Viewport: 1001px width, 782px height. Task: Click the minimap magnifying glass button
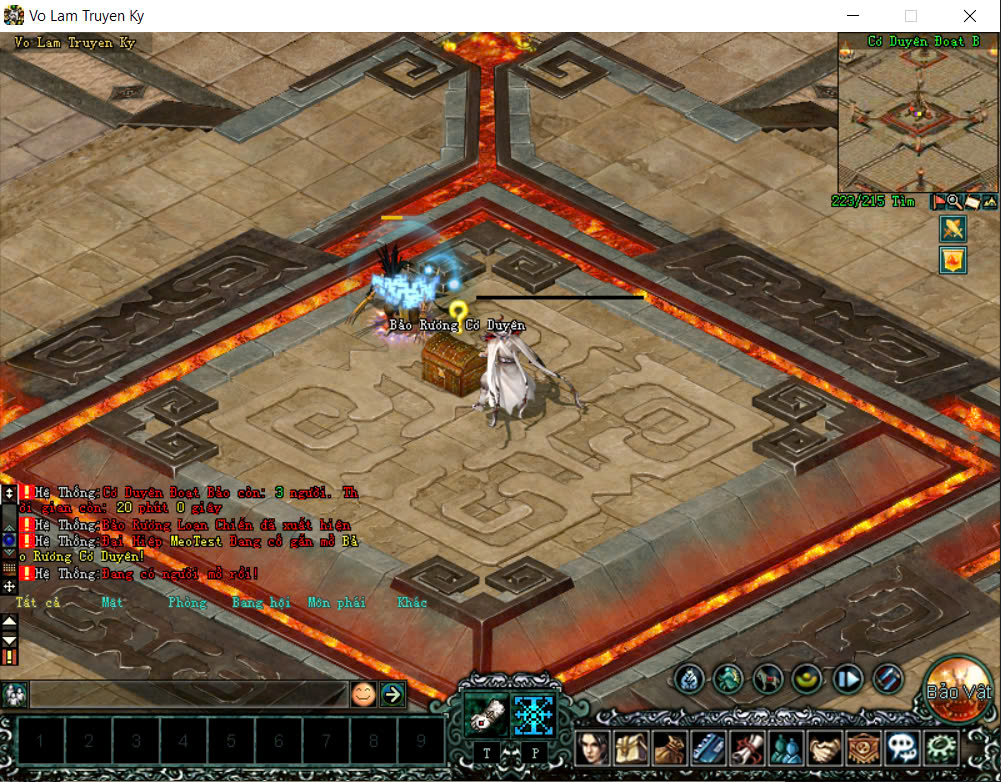[x=954, y=201]
